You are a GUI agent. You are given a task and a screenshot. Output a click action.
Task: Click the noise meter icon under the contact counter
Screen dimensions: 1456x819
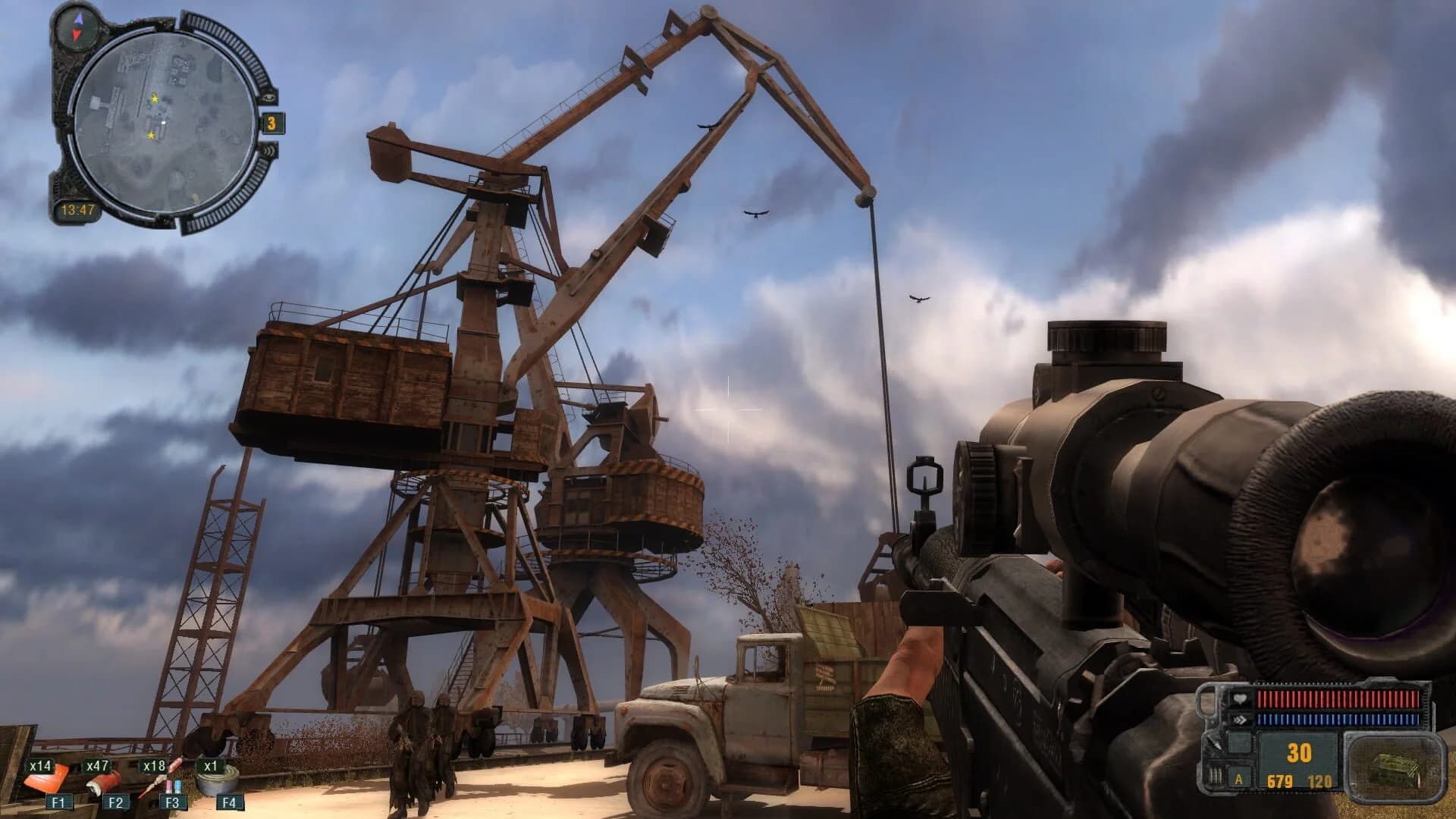click(268, 150)
